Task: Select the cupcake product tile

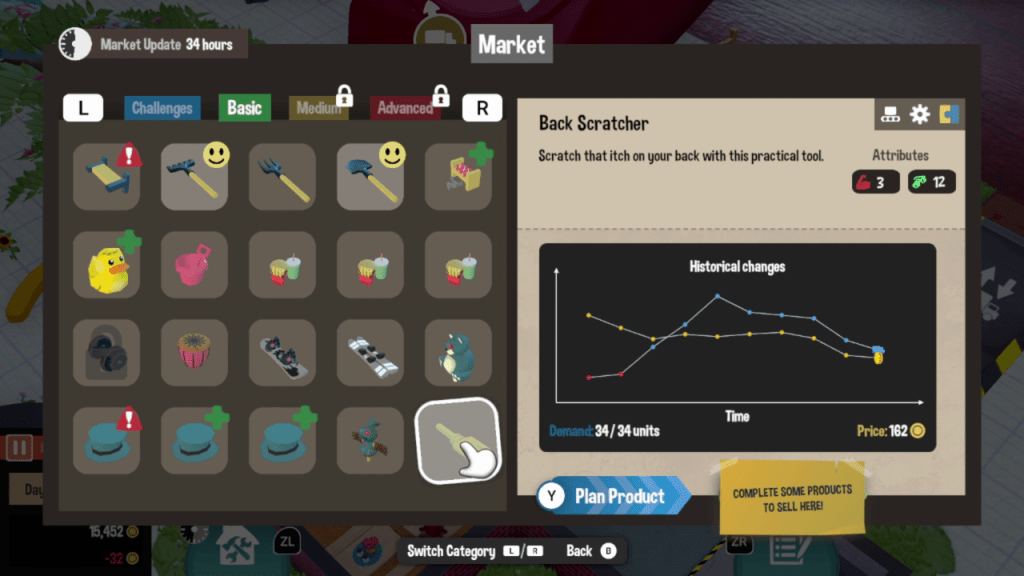Action: (194, 353)
